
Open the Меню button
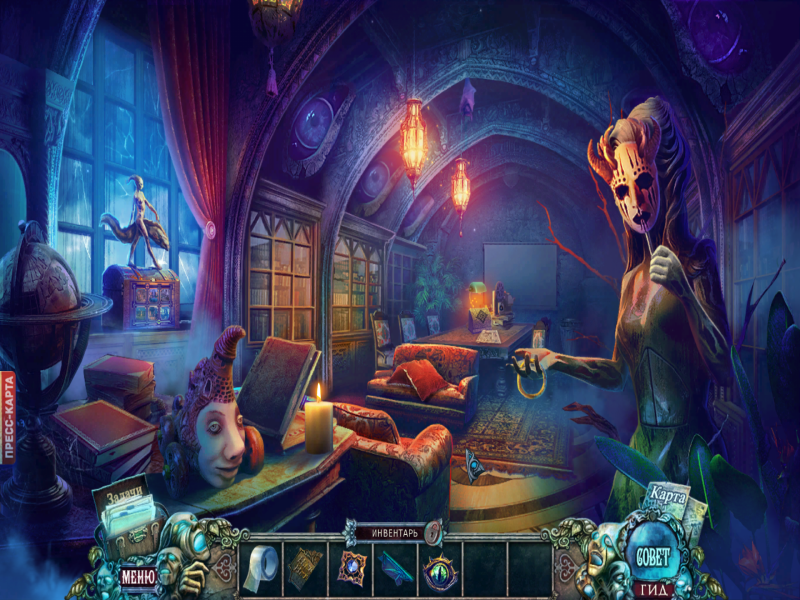click(137, 576)
